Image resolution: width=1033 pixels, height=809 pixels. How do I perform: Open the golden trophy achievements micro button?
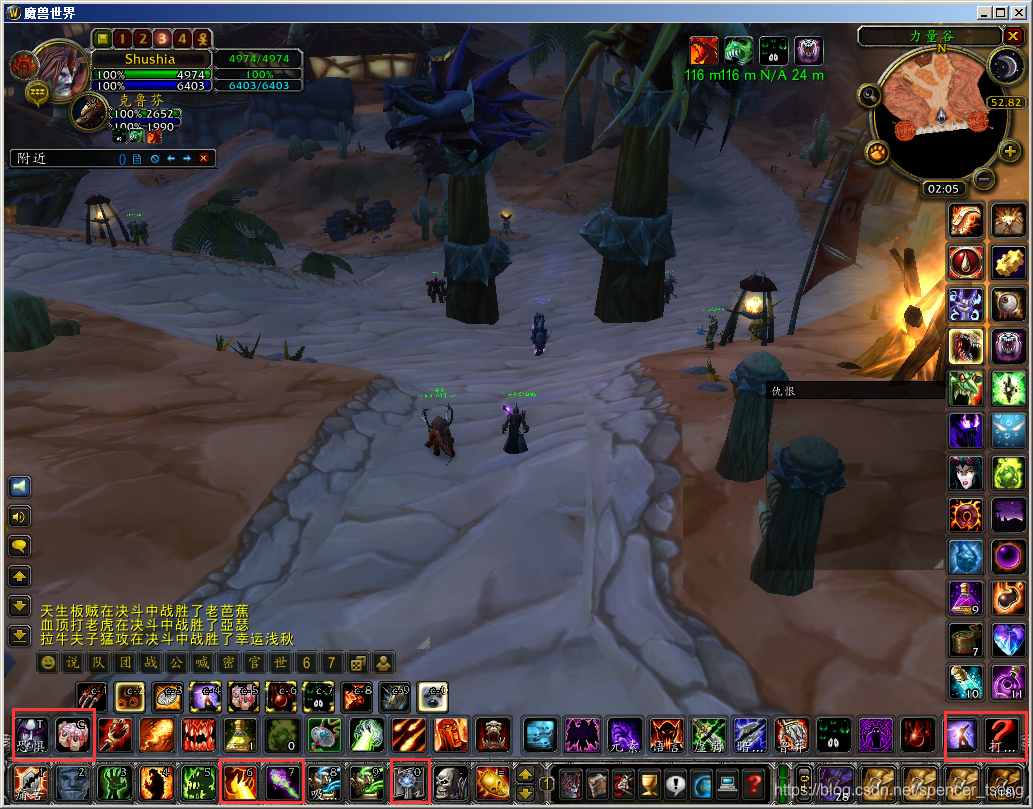point(650,781)
